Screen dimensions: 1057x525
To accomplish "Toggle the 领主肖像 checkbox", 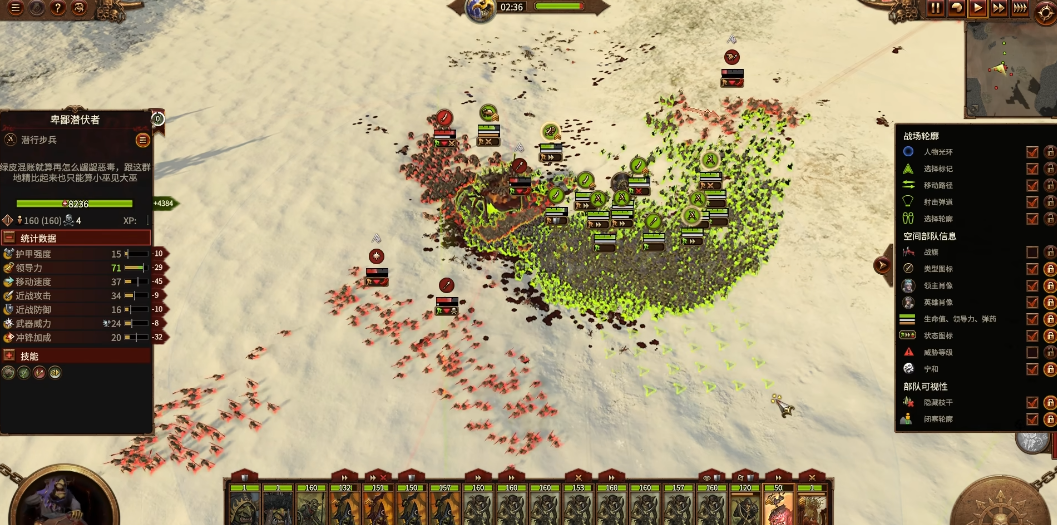I will (1032, 286).
